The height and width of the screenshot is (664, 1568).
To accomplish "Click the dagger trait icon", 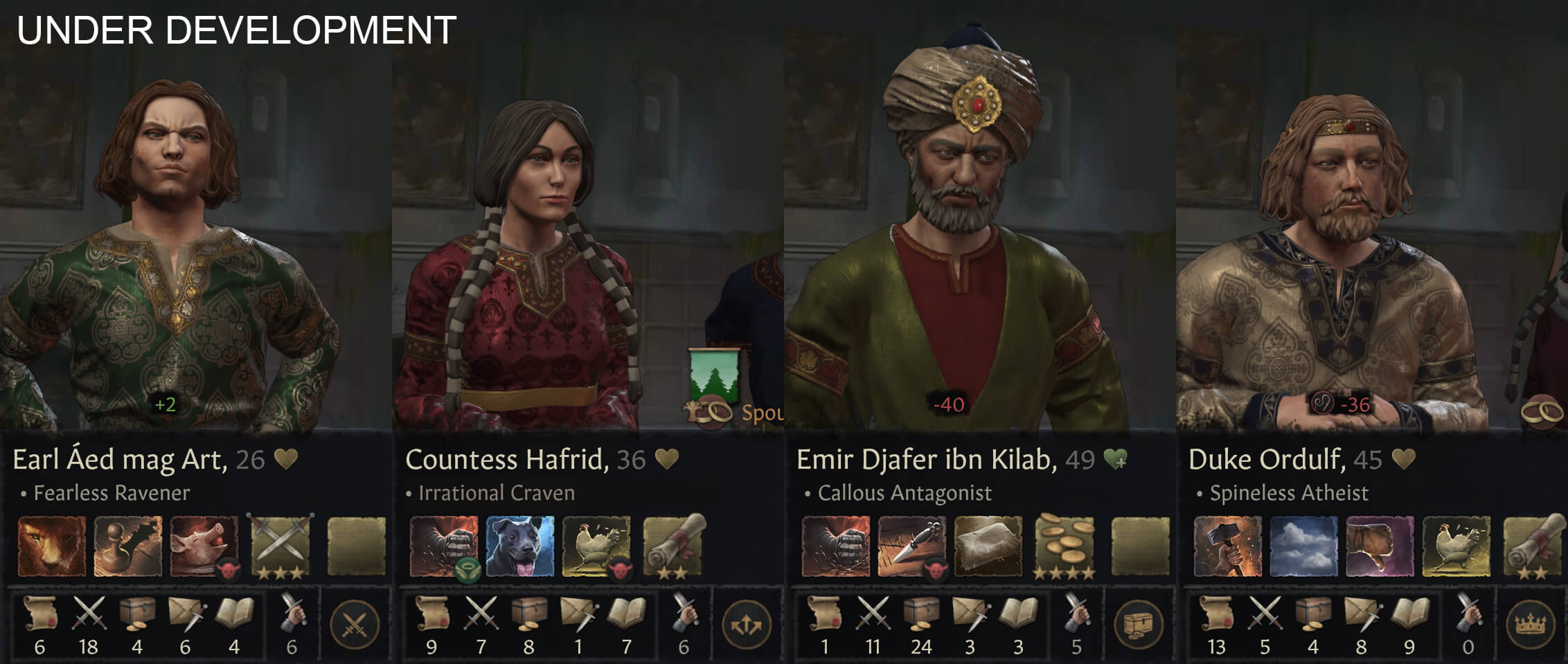I will pyautogui.click(x=912, y=546).
